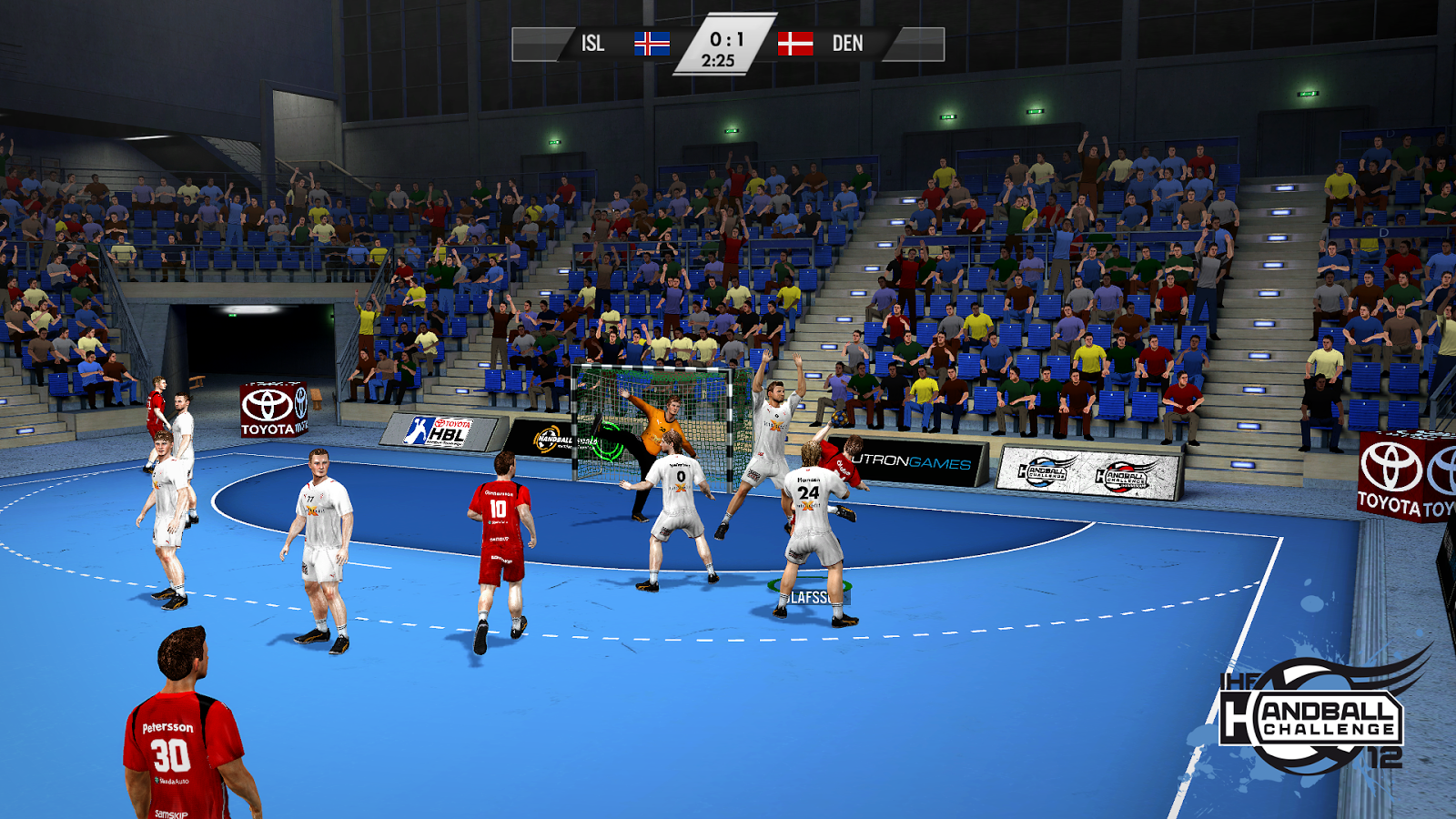Click the Iceland flag on the scoreboard
Viewport: 1456px width, 819px height.
tap(650, 42)
